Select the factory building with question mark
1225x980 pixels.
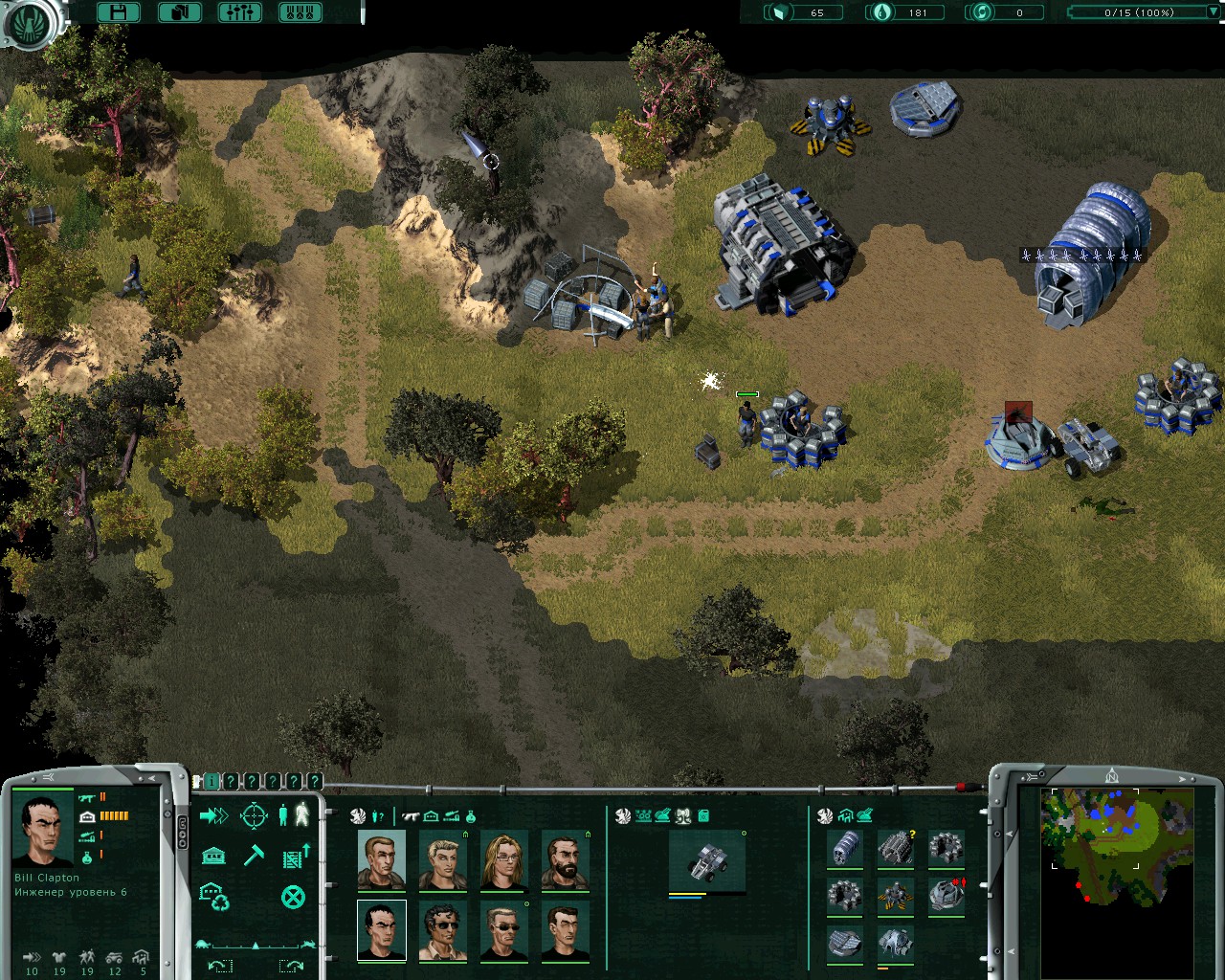[896, 848]
